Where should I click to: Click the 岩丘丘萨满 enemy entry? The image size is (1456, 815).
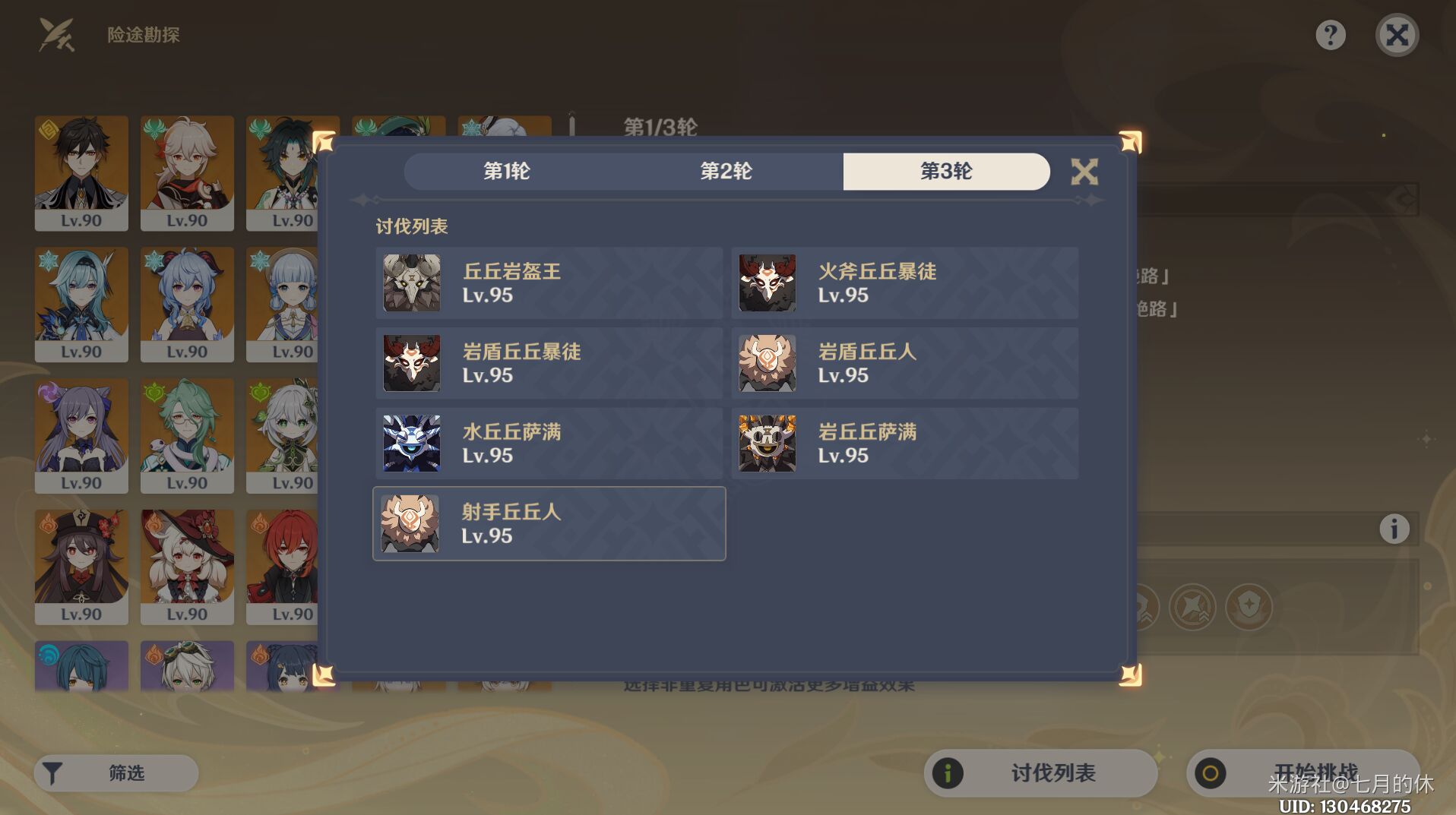point(904,443)
